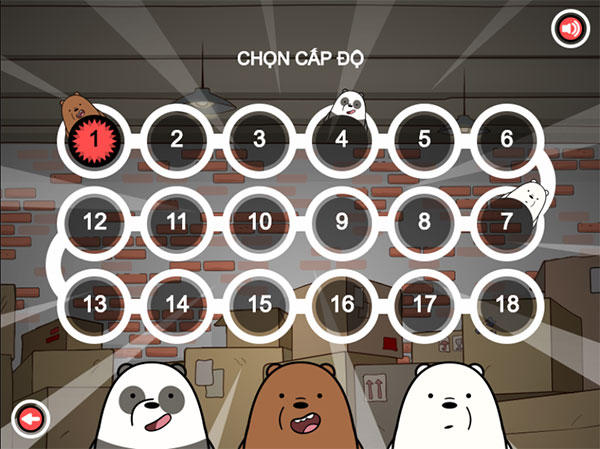Viewport: 600px width, 449px height.
Task: Open level 6
Action: pyautogui.click(x=507, y=139)
